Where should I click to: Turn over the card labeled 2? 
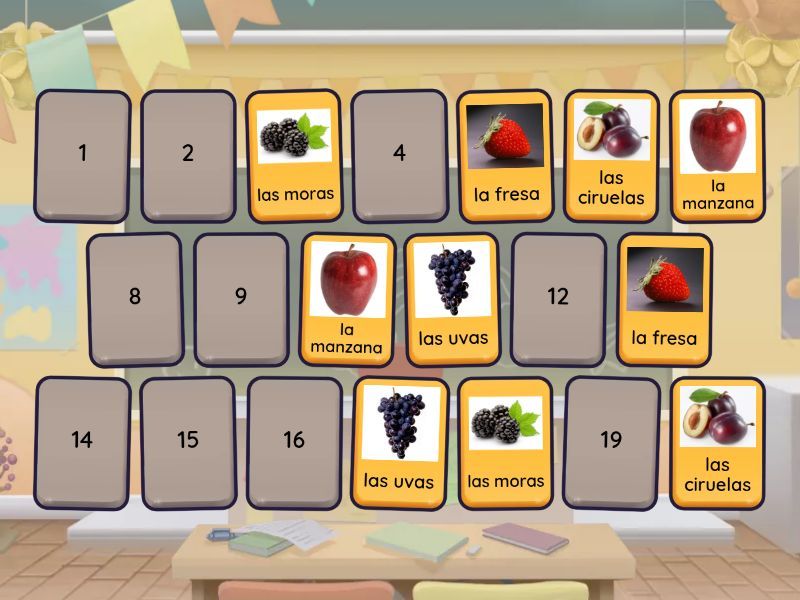point(188,155)
